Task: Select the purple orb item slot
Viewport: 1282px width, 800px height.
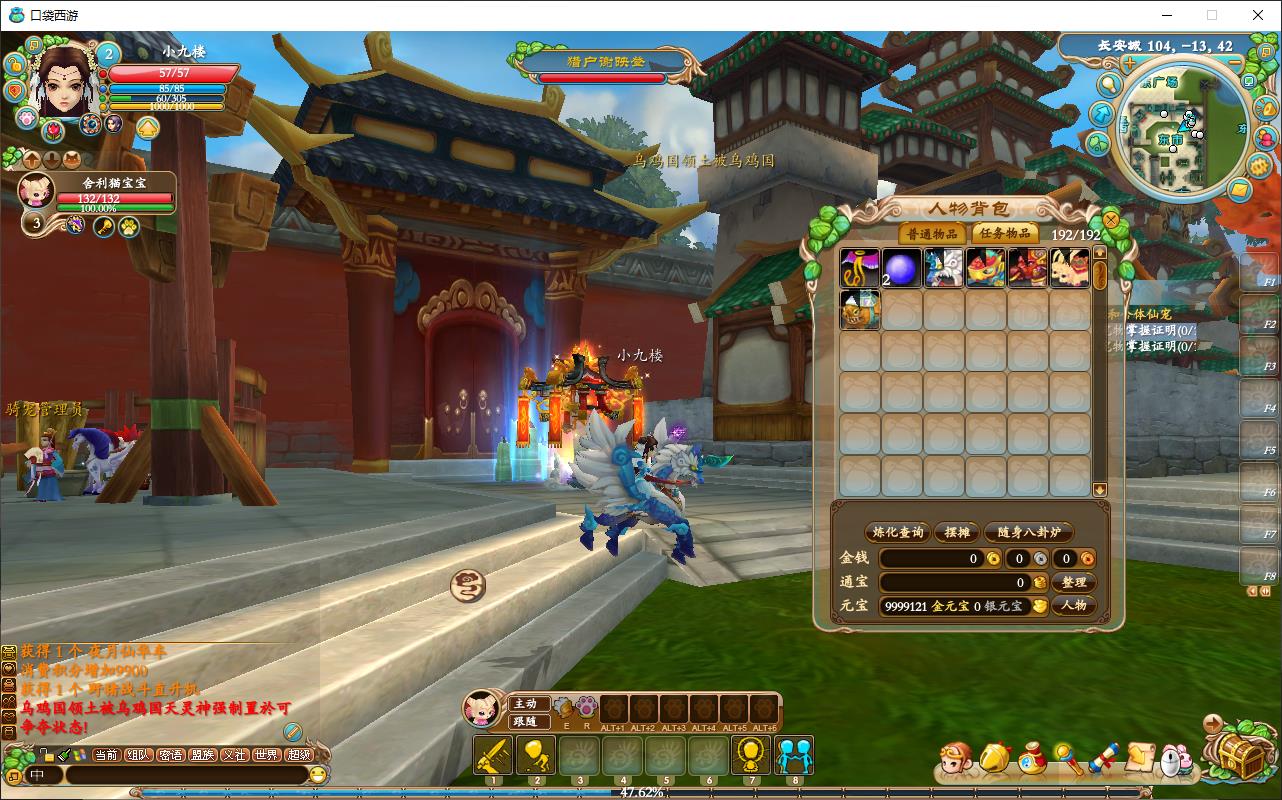Action: (x=901, y=269)
